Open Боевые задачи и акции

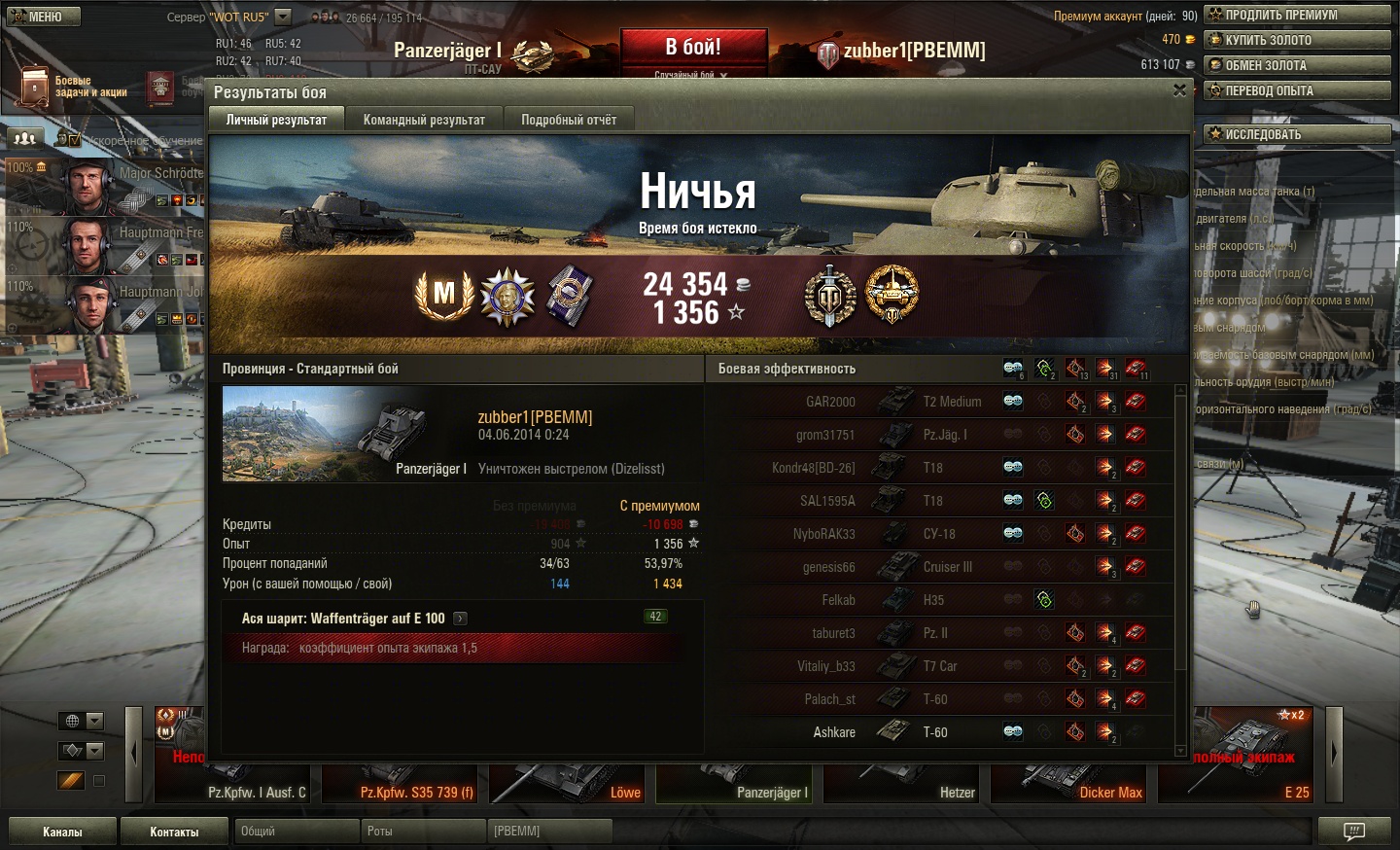(73, 87)
